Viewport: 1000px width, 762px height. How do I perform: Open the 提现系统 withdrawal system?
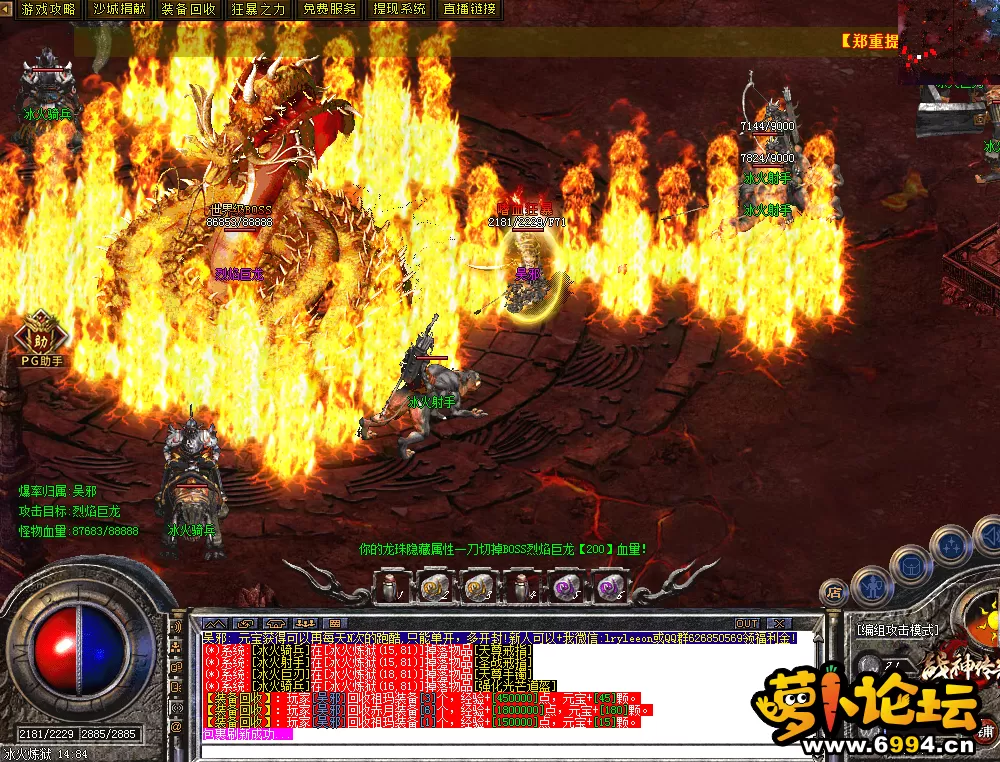click(399, 9)
